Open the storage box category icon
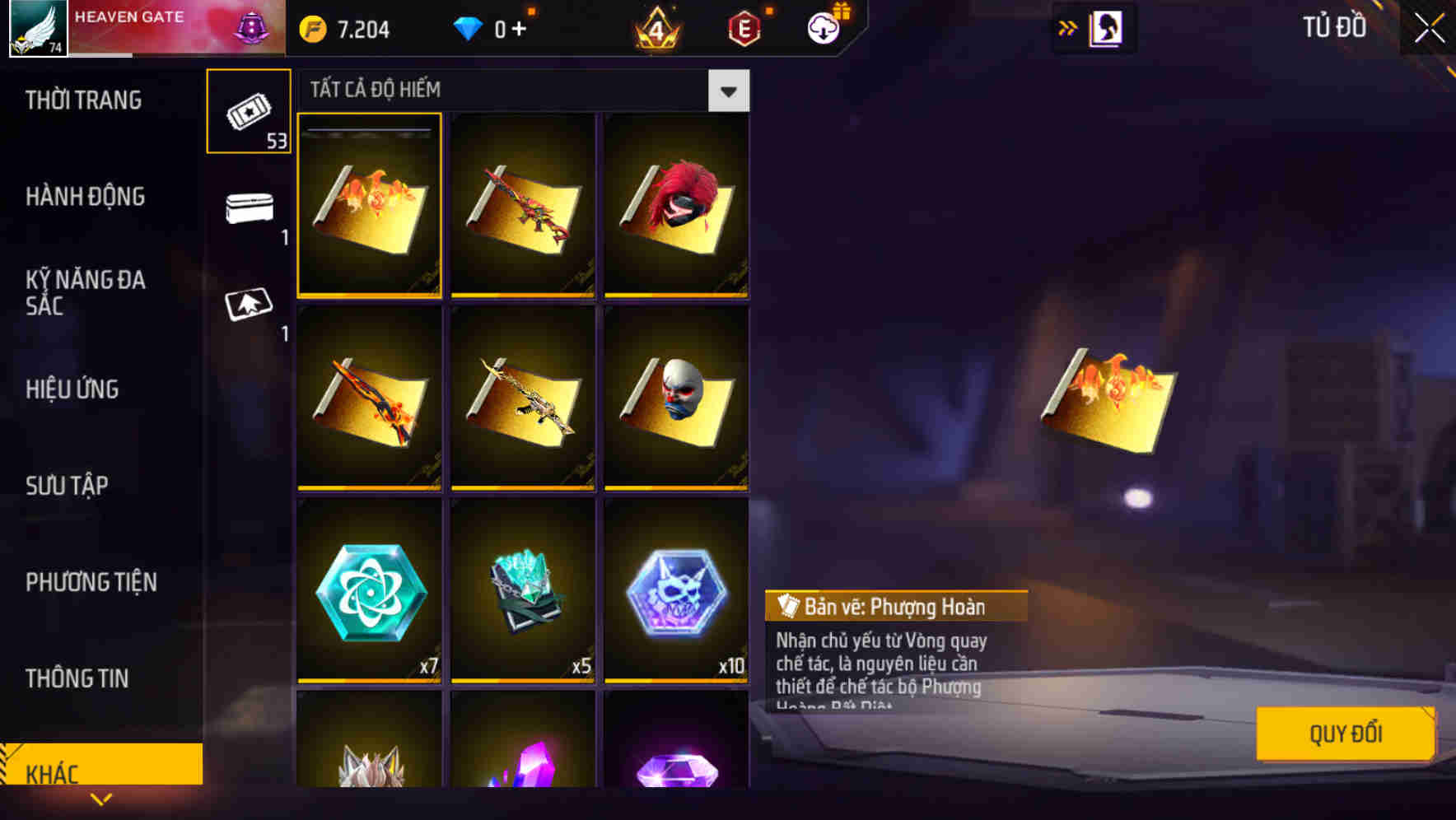The image size is (1456, 820). (x=249, y=208)
